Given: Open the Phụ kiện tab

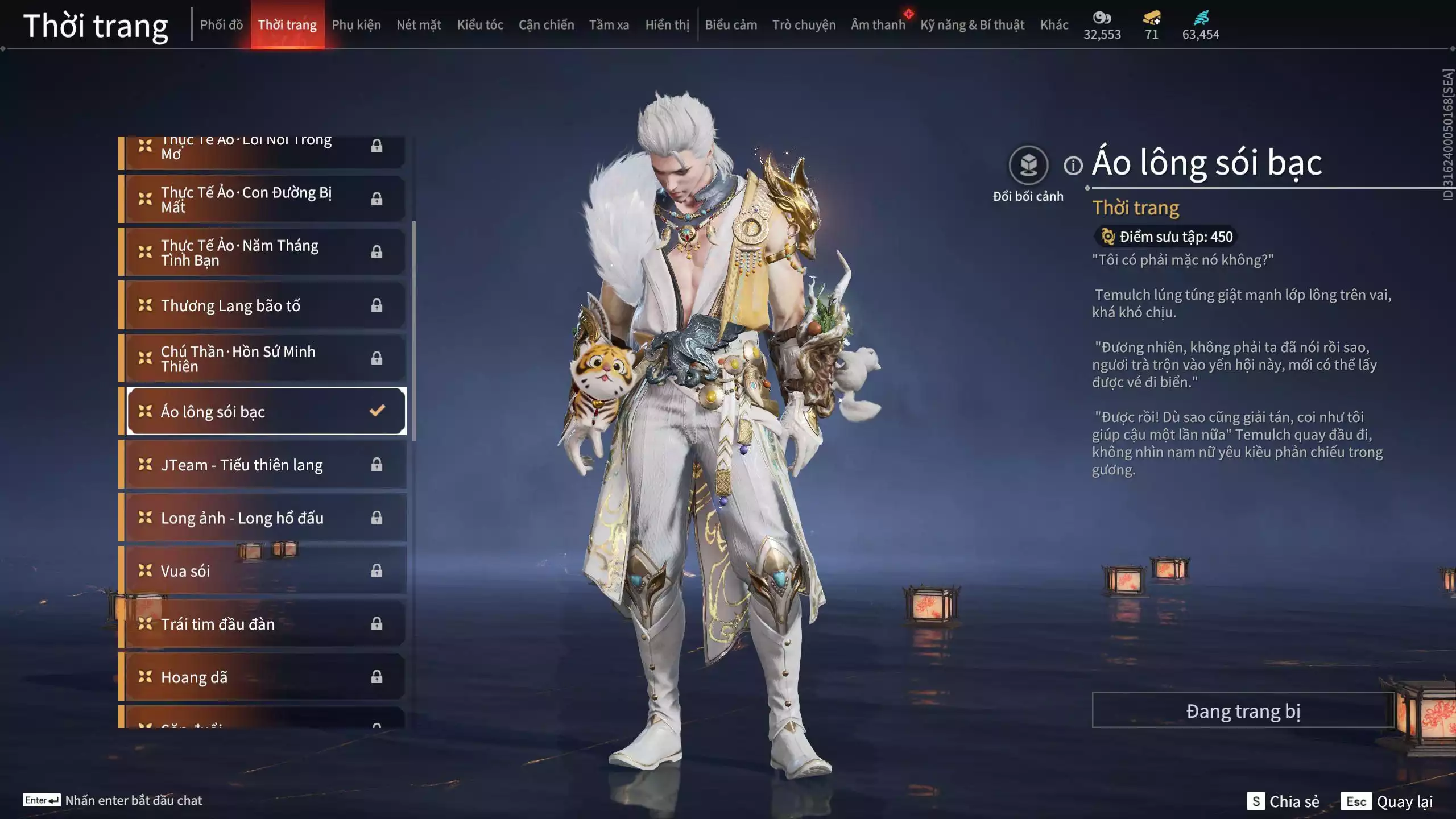Looking at the screenshot, I should point(356,25).
